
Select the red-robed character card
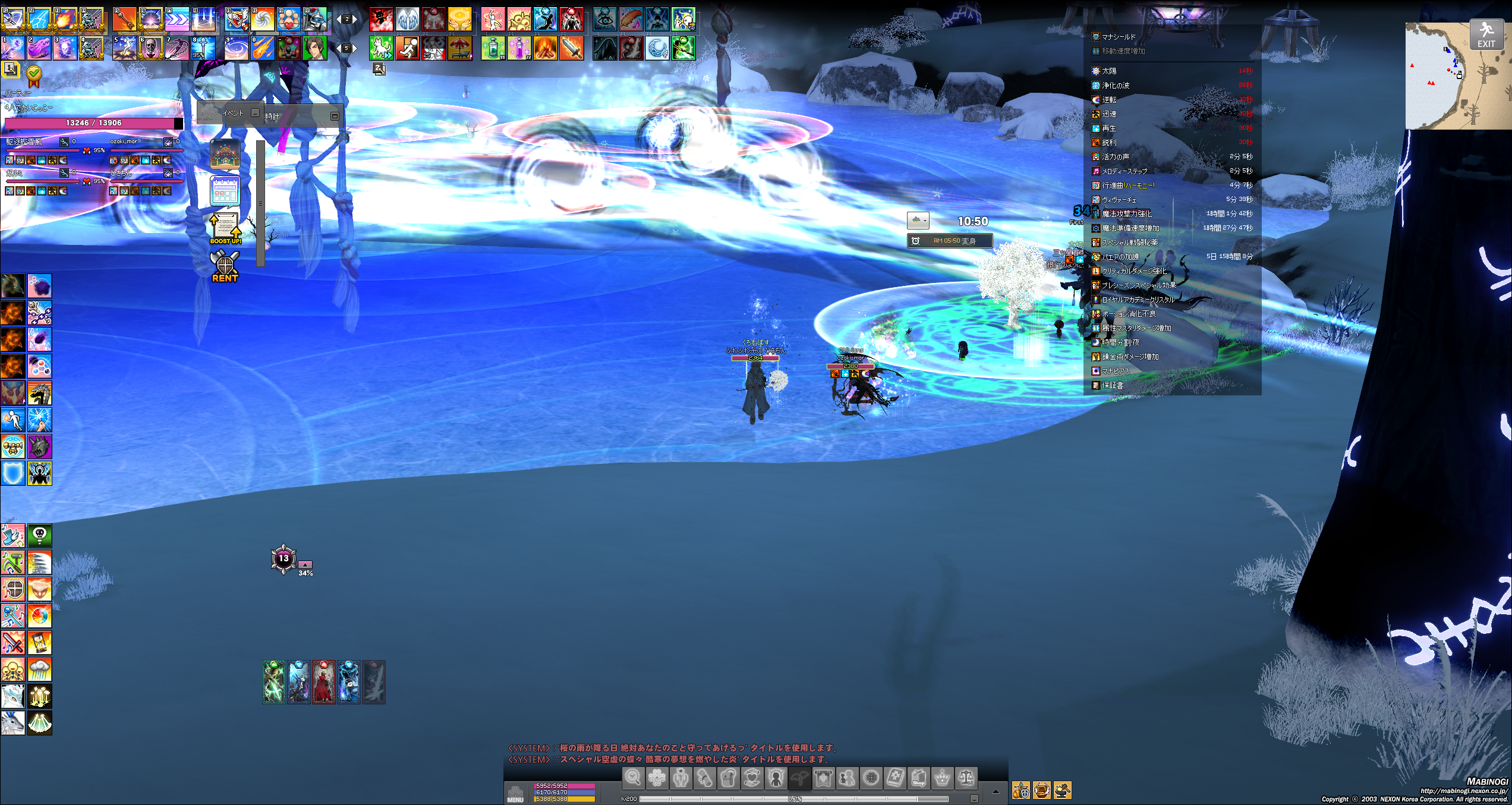[x=324, y=682]
